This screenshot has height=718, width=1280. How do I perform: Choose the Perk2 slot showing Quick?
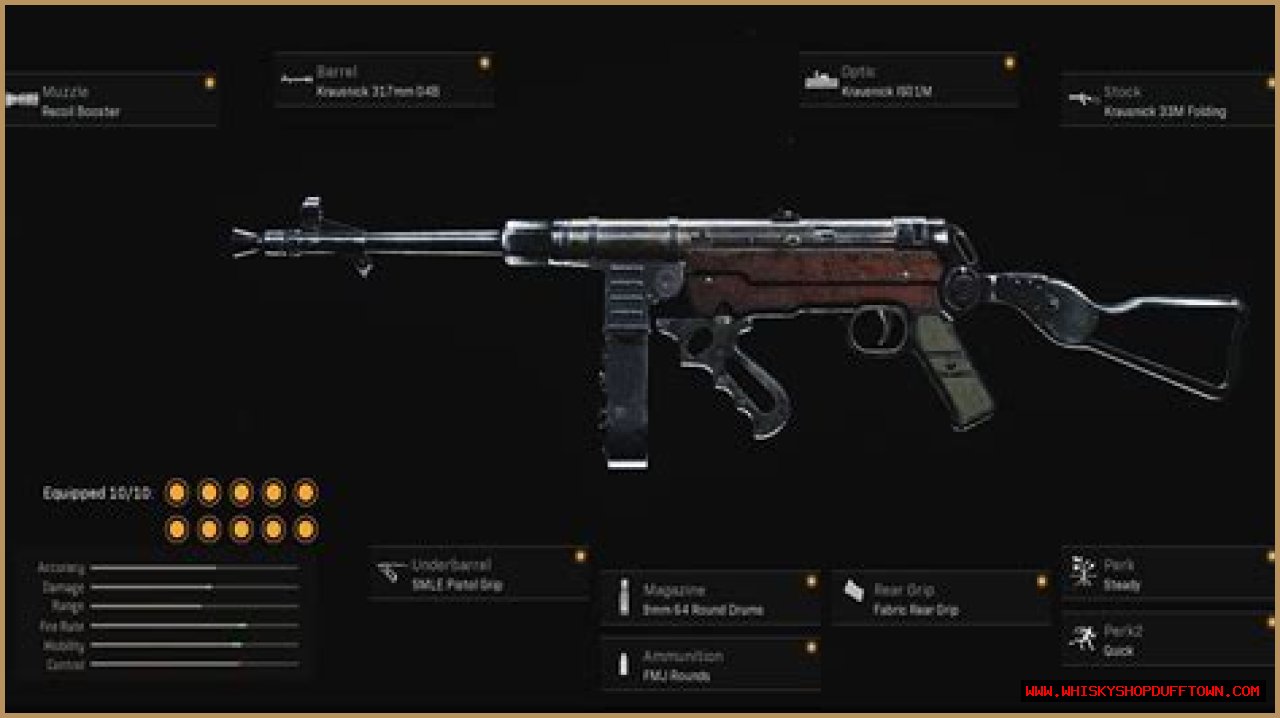click(x=1167, y=641)
